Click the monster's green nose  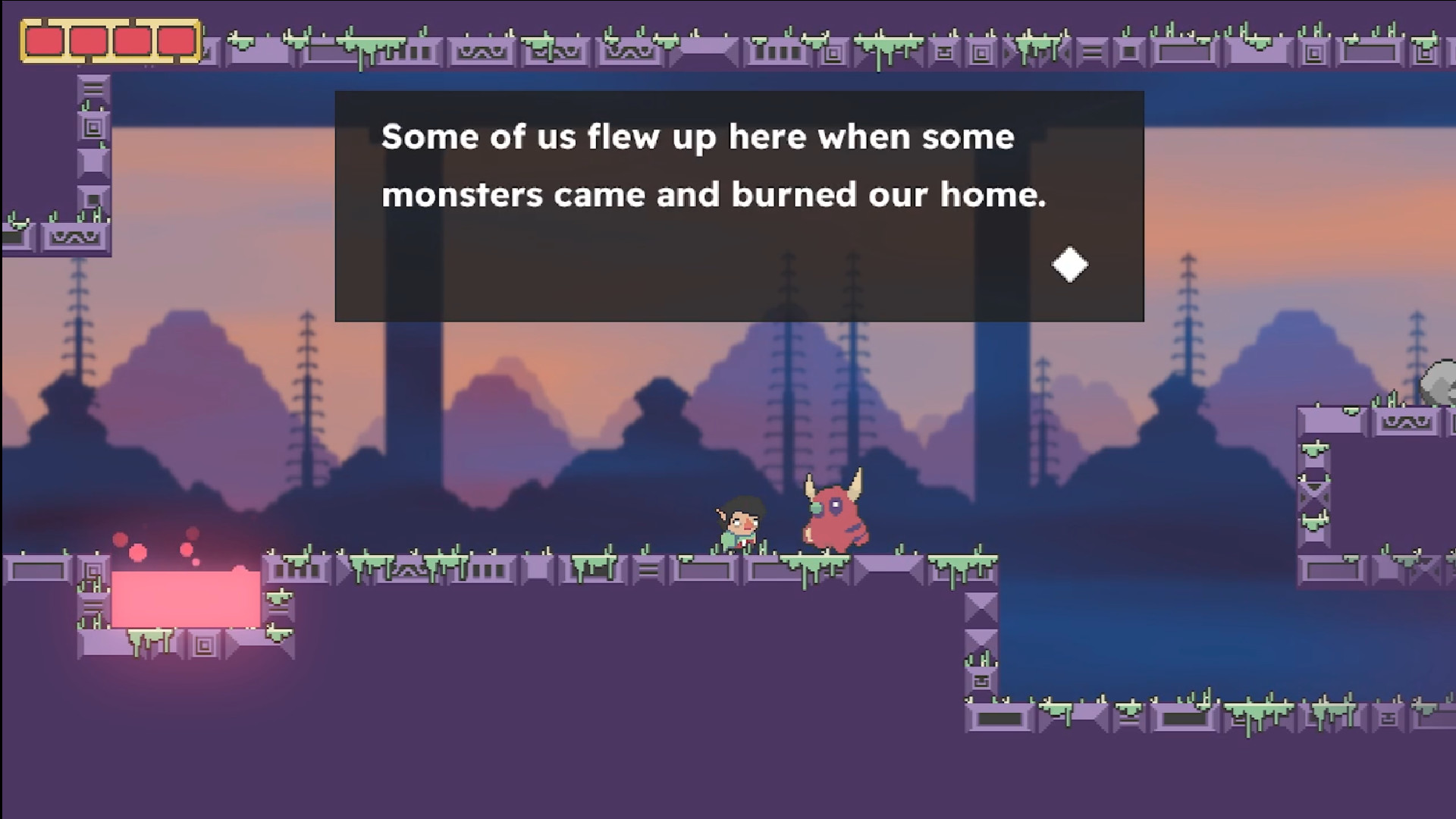[x=816, y=508]
